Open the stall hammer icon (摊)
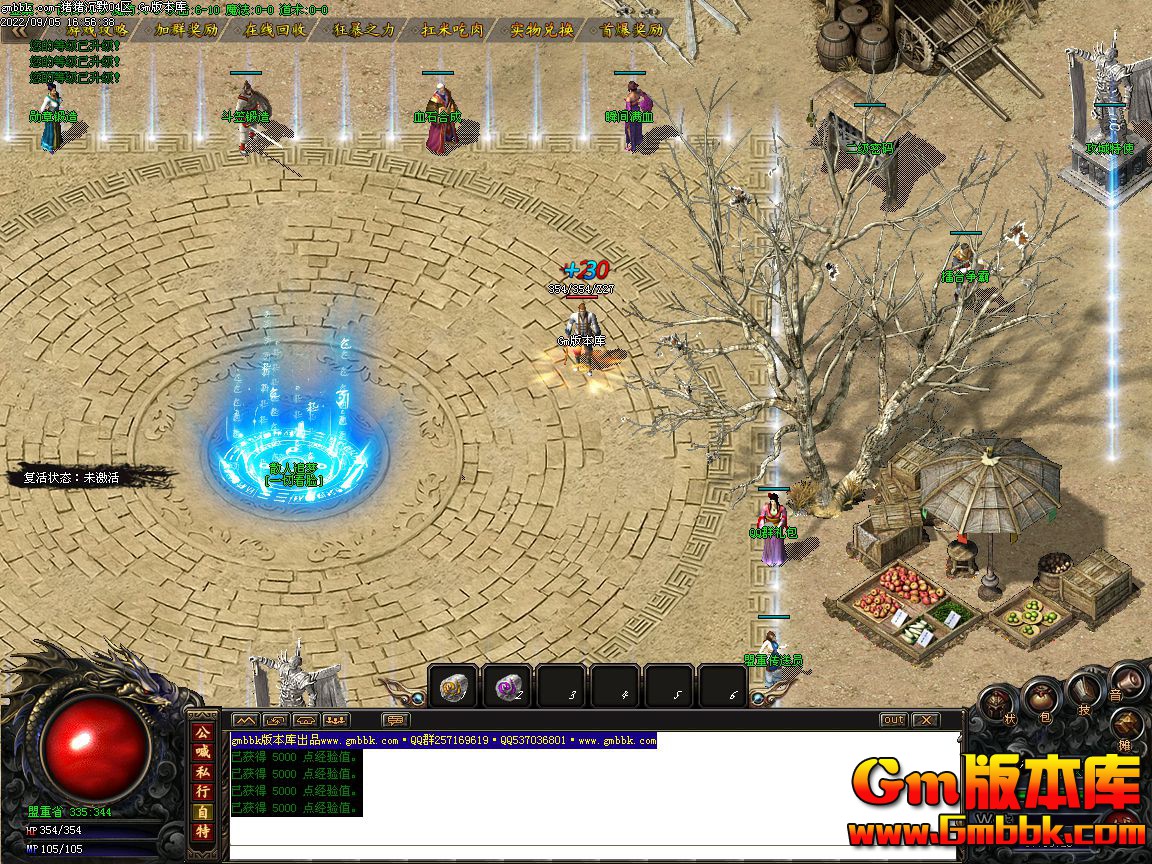Viewport: 1152px width, 864px height. tap(1127, 727)
